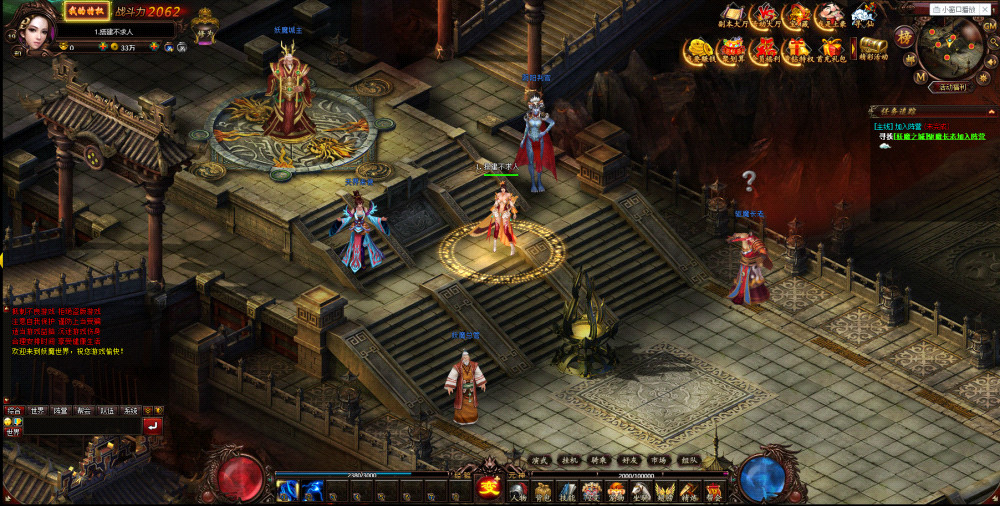Switch to the 世界 chat tab
Viewport: 1000px width, 506px height.
coord(37,411)
